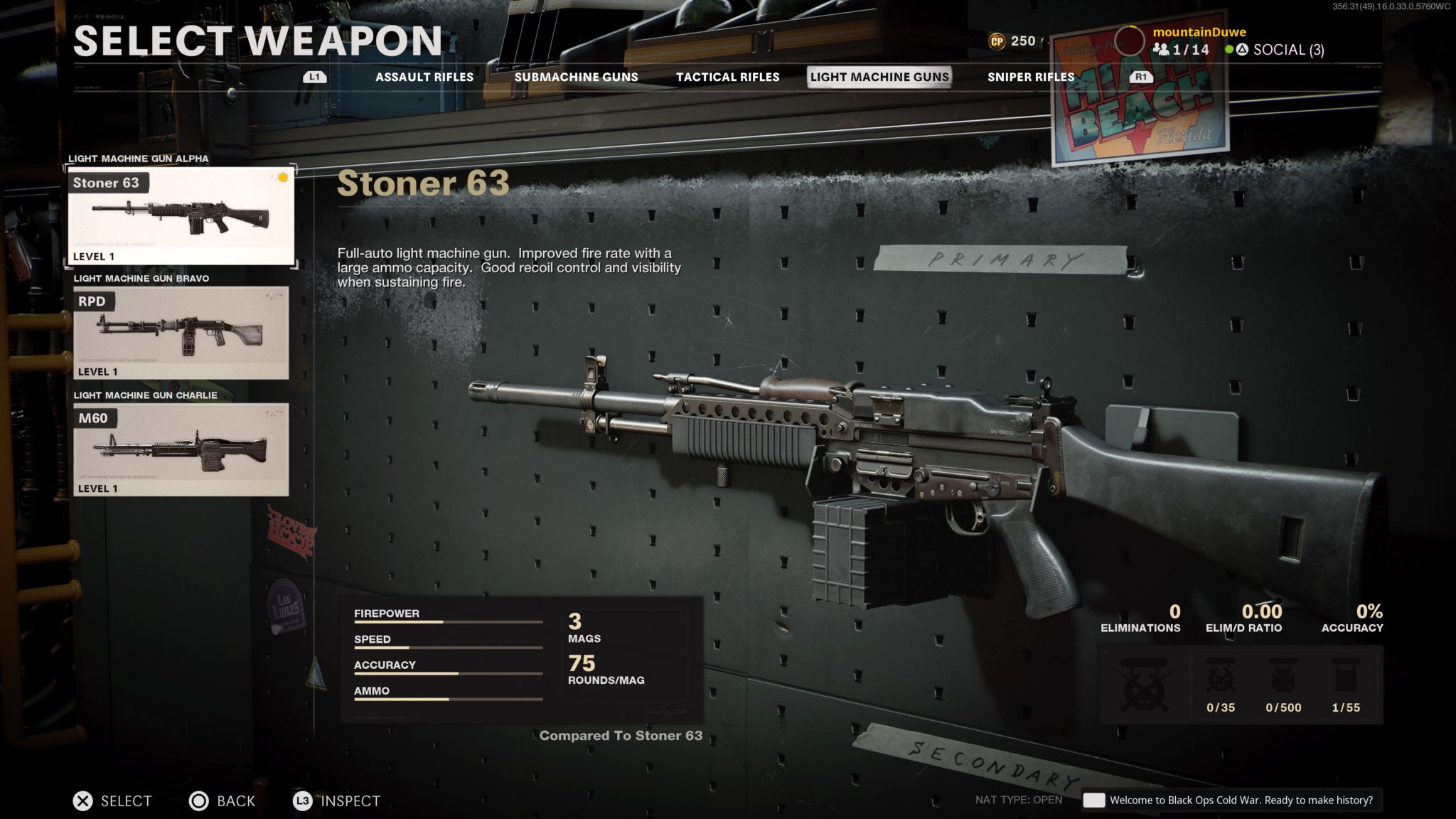View the mountainDuwe player profile

(x=1199, y=32)
